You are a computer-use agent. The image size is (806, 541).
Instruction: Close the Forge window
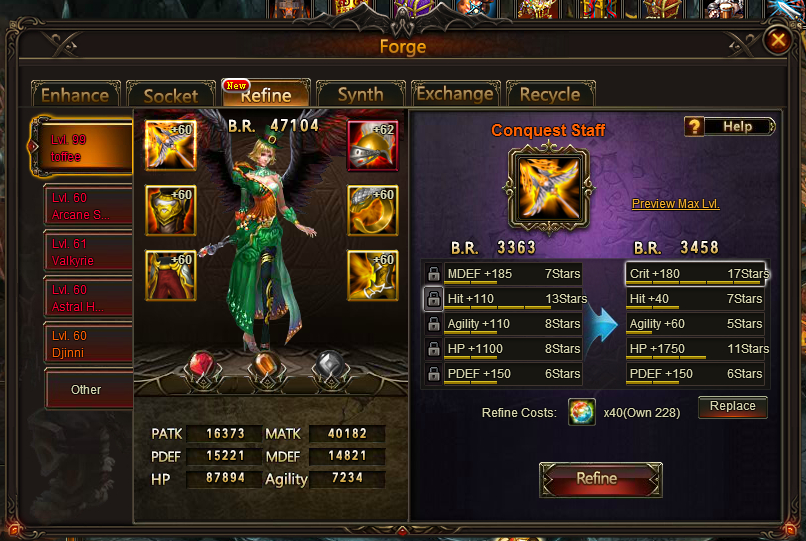(777, 41)
